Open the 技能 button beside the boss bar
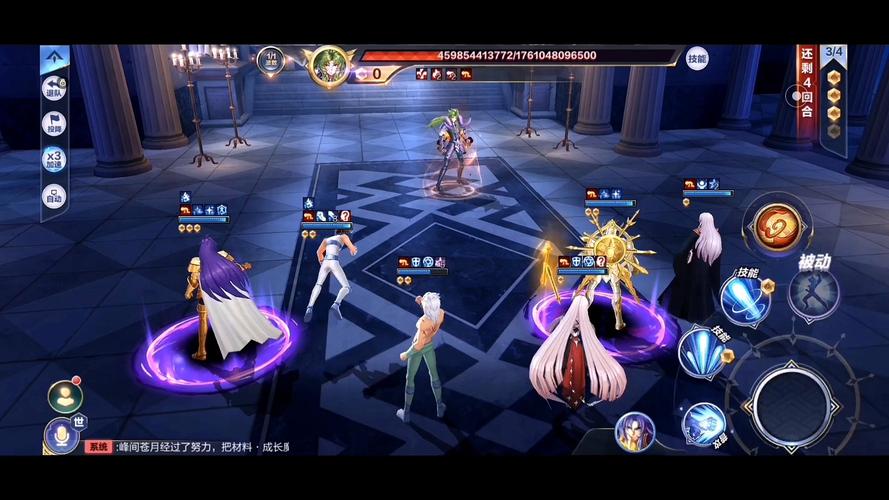889x500 pixels. 697,58
